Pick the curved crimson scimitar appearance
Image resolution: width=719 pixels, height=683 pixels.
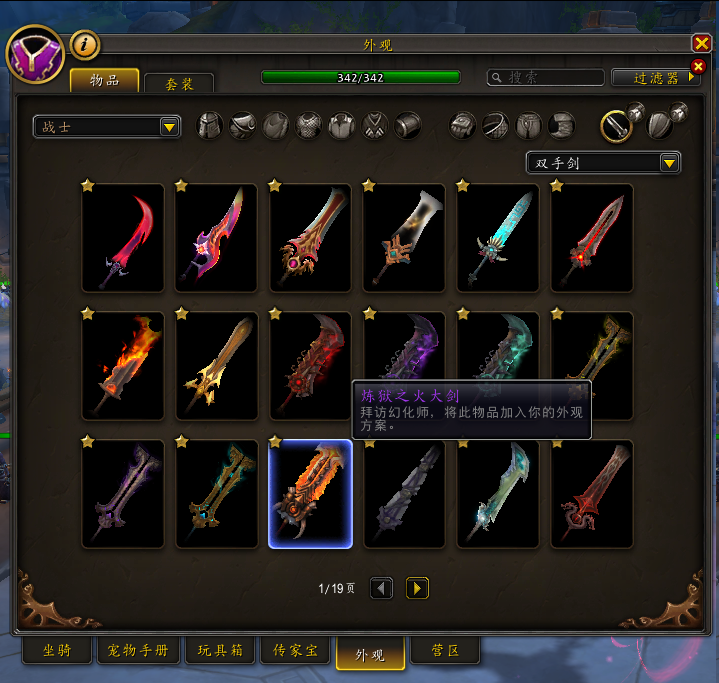coord(123,237)
